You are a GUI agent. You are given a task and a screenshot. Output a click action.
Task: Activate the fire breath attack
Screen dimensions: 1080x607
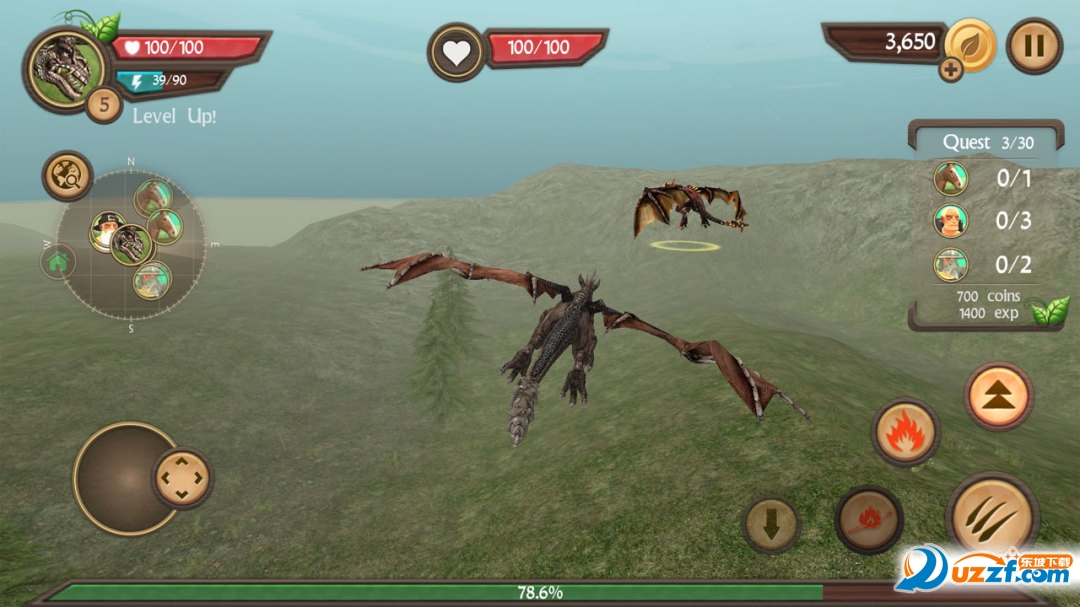905,432
